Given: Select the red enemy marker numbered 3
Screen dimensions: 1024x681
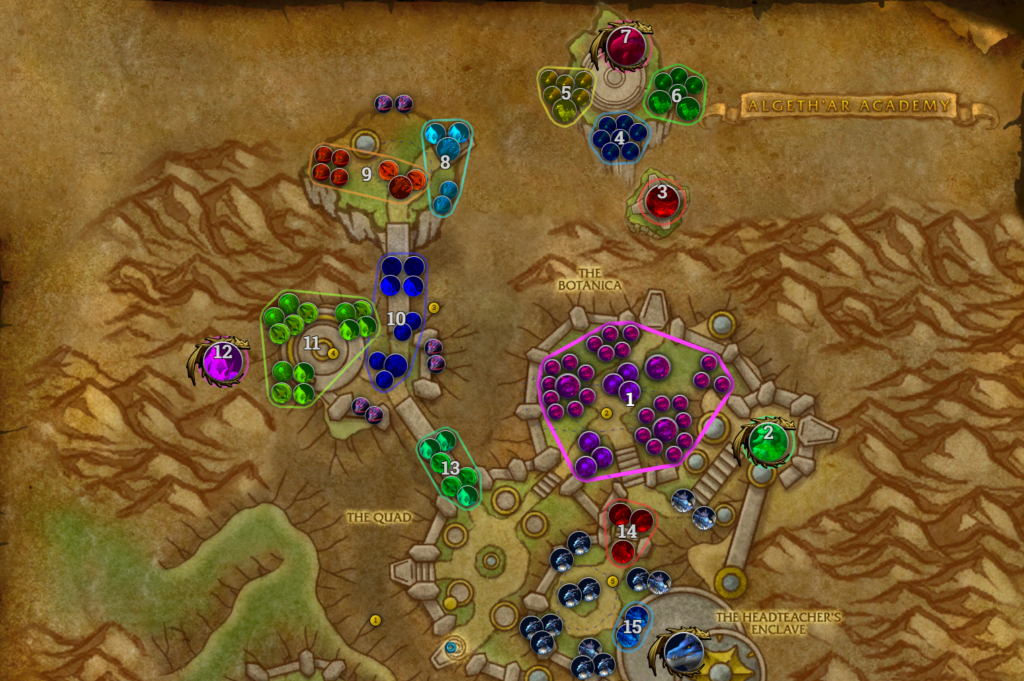Looking at the screenshot, I should pos(661,200).
